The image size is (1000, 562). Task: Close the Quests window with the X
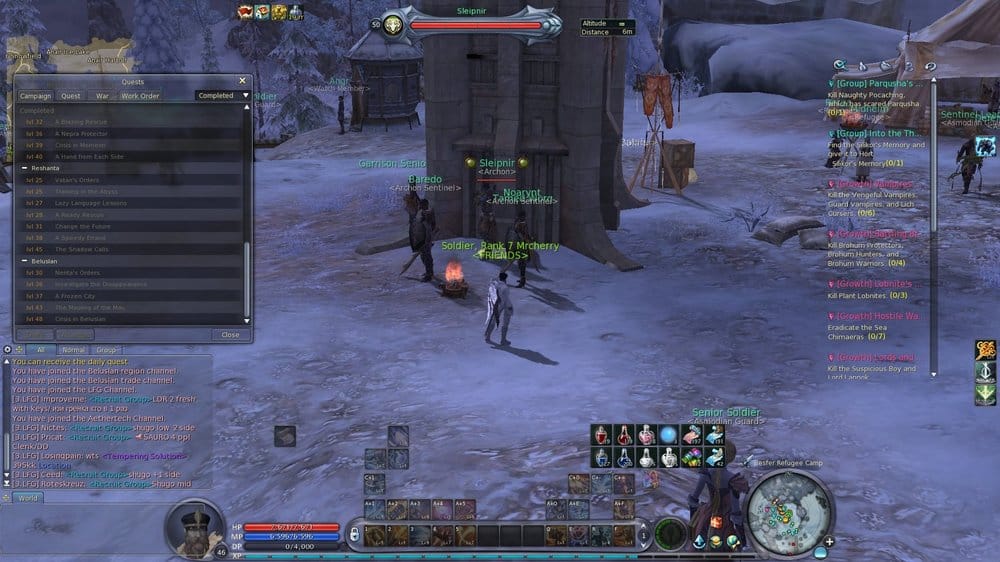click(242, 81)
